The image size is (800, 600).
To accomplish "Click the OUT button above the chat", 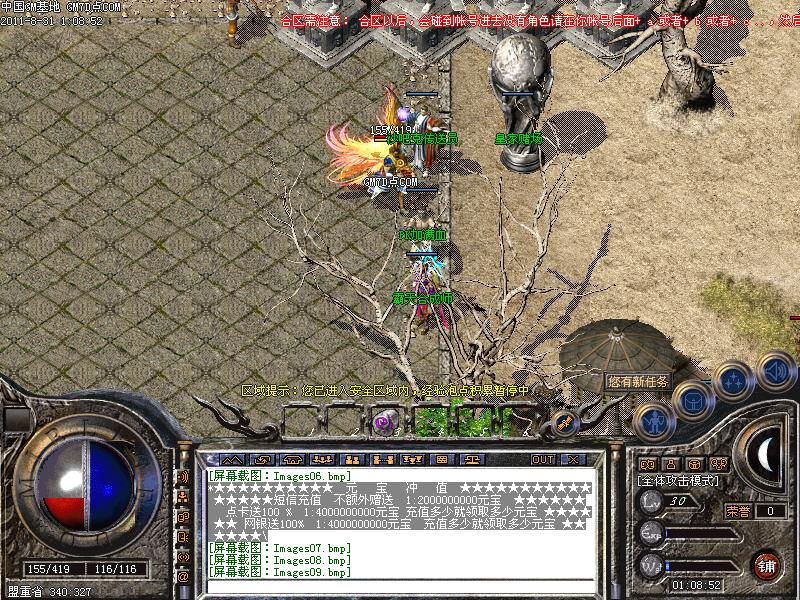I will coord(542,459).
